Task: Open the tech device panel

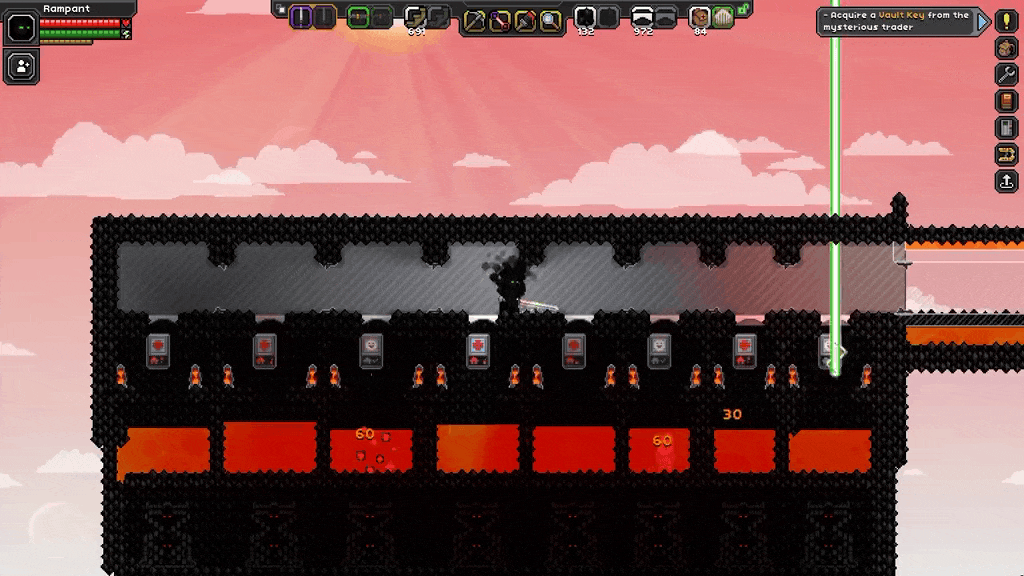Action: click(x=1006, y=128)
